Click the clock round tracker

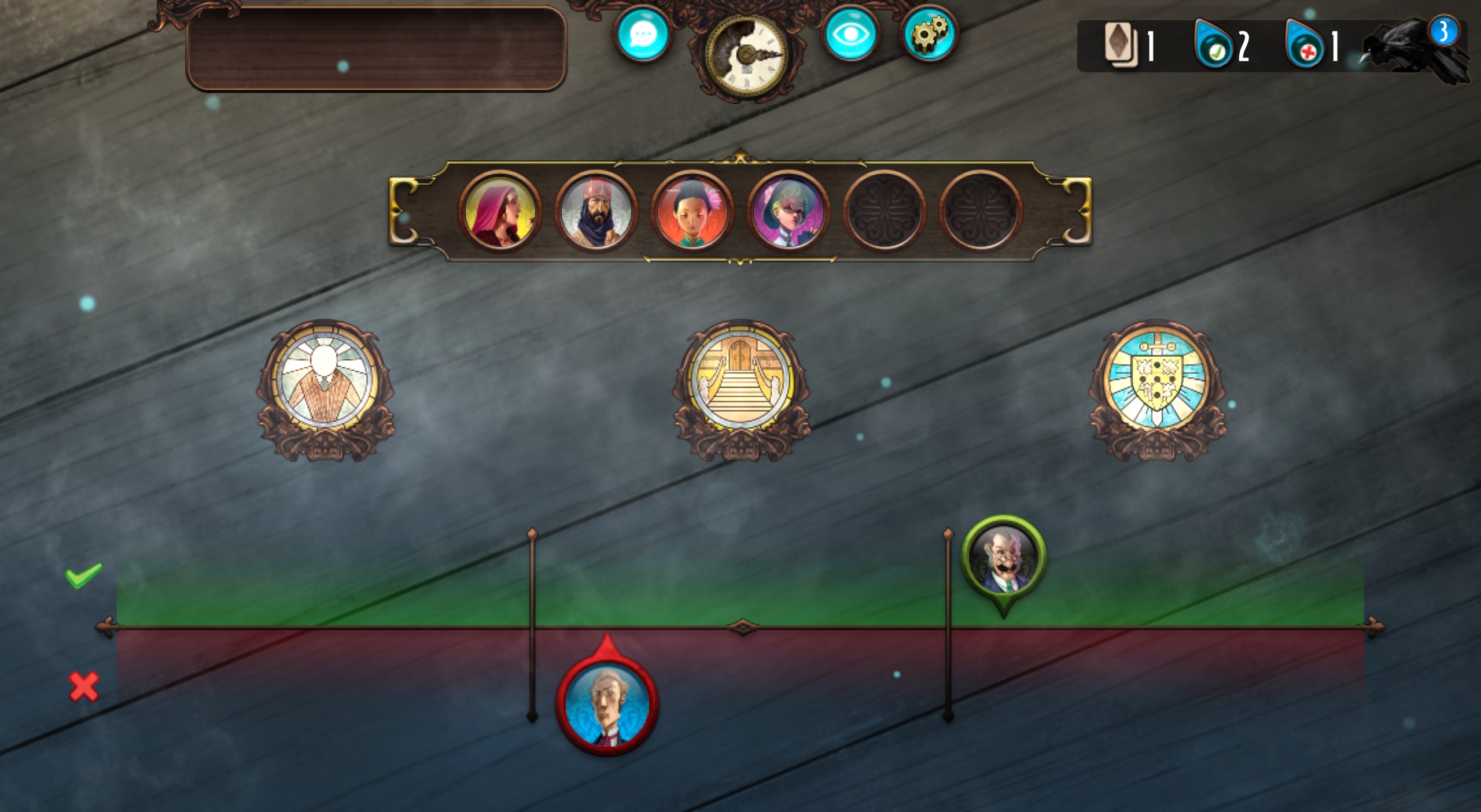747,55
